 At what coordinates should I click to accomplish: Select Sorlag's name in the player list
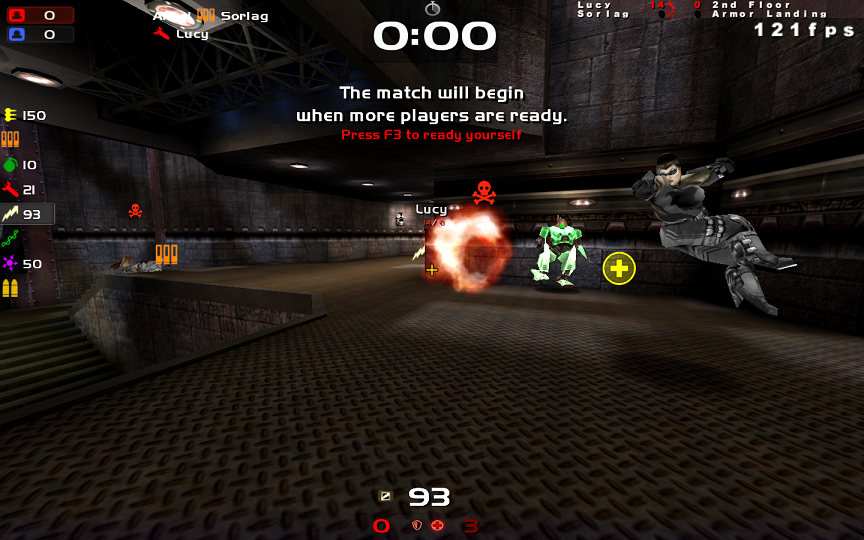[244, 16]
